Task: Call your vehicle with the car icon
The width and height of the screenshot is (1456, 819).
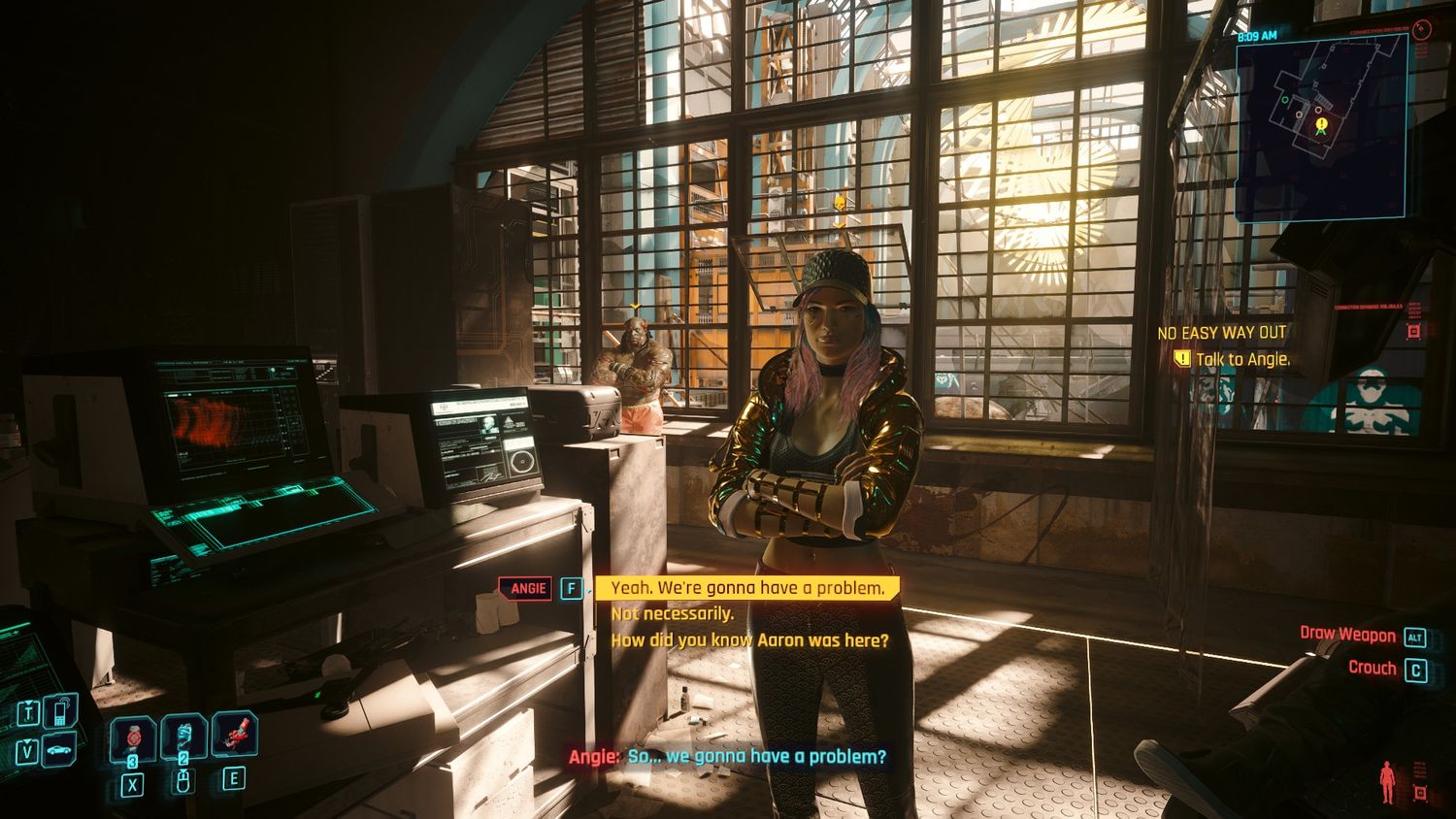Action: [60, 750]
